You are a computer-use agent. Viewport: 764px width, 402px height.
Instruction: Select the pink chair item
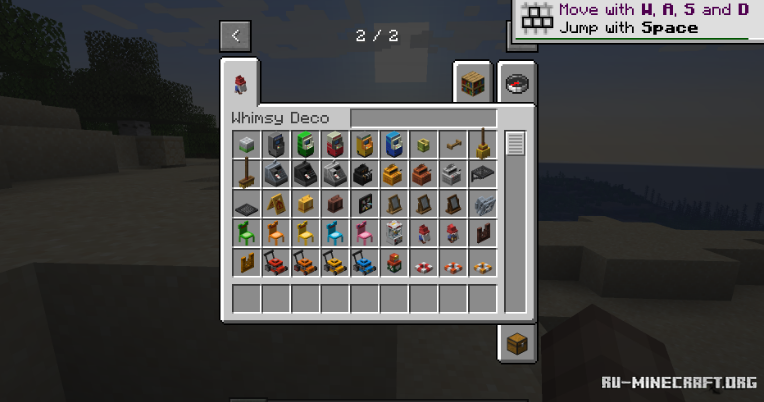(x=364, y=234)
